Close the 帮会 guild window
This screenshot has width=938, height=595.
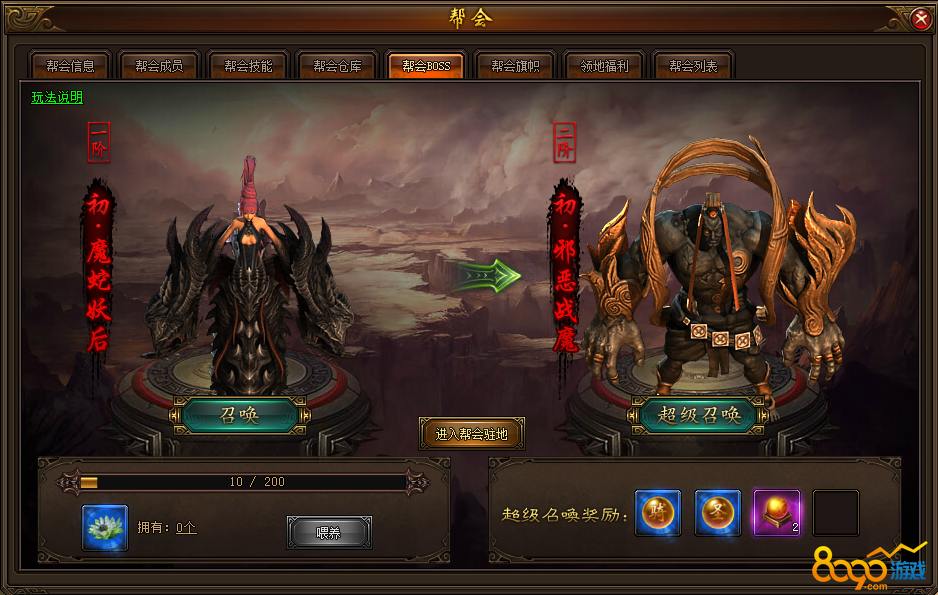click(x=919, y=19)
